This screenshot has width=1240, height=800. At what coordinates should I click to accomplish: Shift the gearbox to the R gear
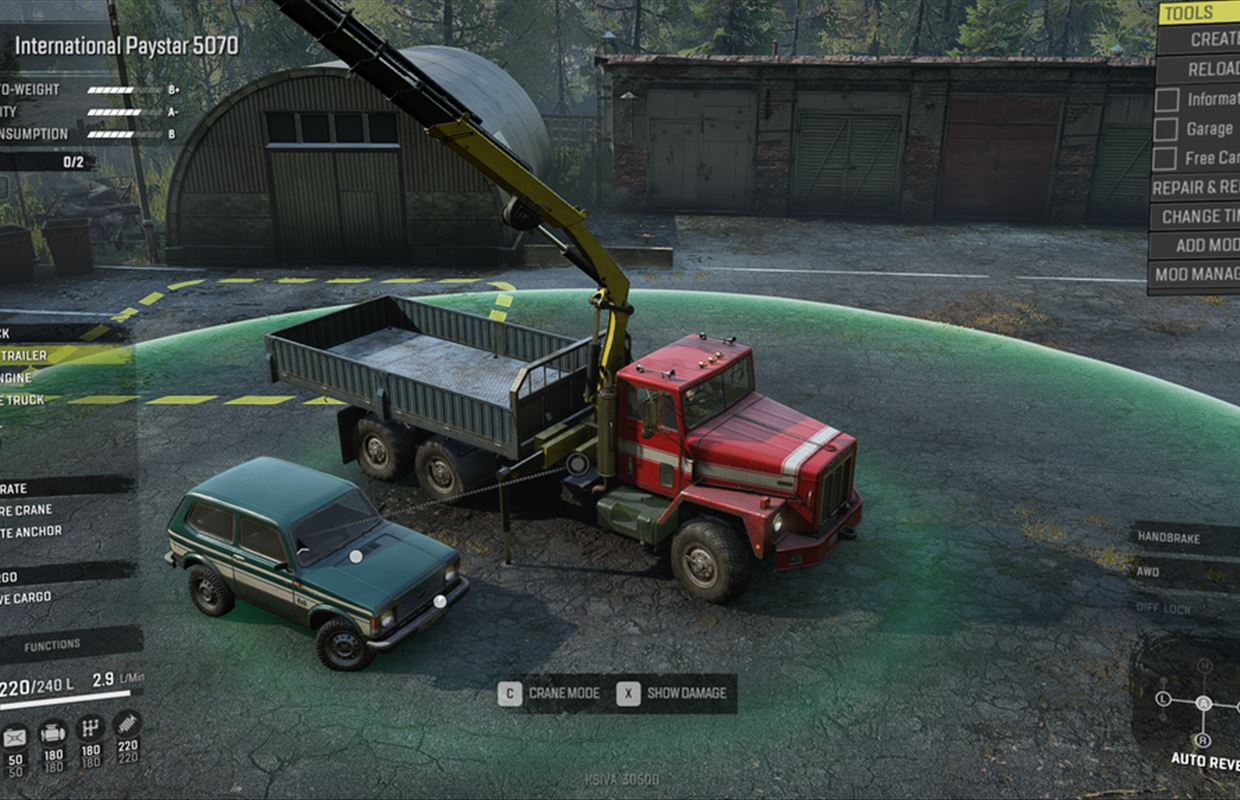coord(1203,740)
